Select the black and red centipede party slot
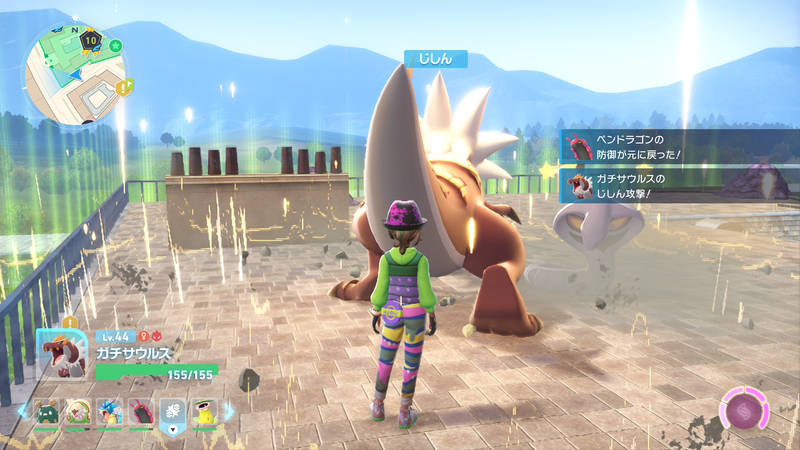The height and width of the screenshot is (450, 800). 140,412
